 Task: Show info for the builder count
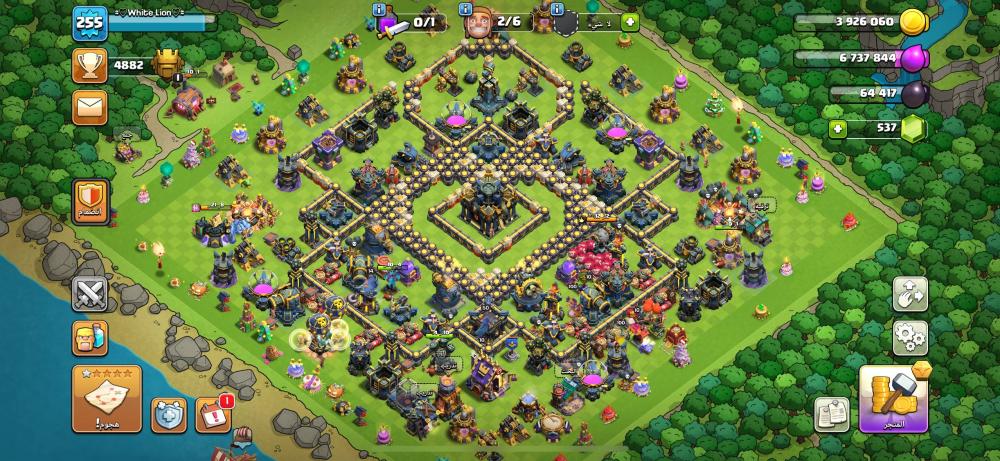tap(467, 10)
